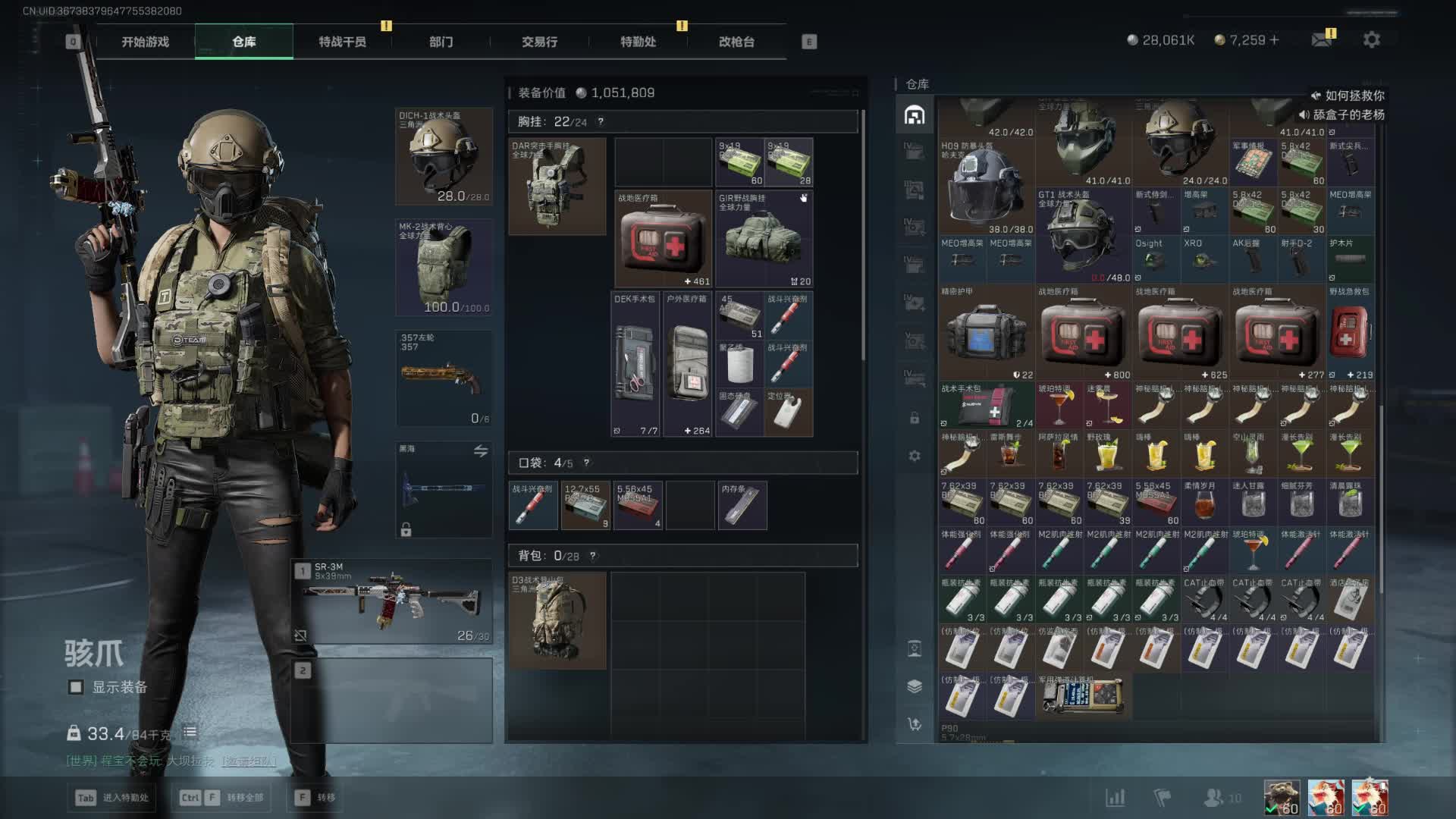The width and height of the screenshot is (1456, 819).
Task: Select the DAR chest rig slot
Action: [x=557, y=187]
